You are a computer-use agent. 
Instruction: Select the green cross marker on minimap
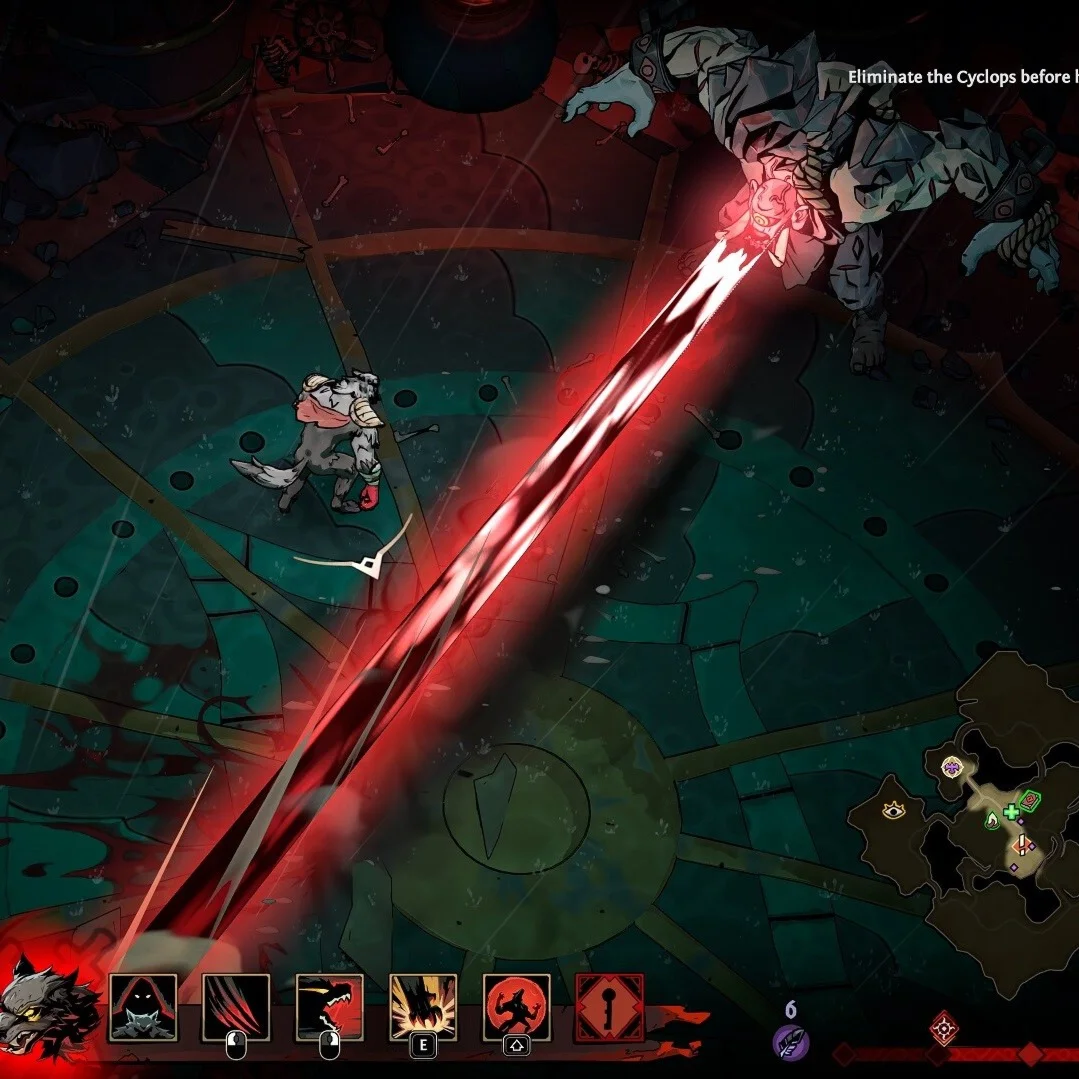click(x=1011, y=811)
